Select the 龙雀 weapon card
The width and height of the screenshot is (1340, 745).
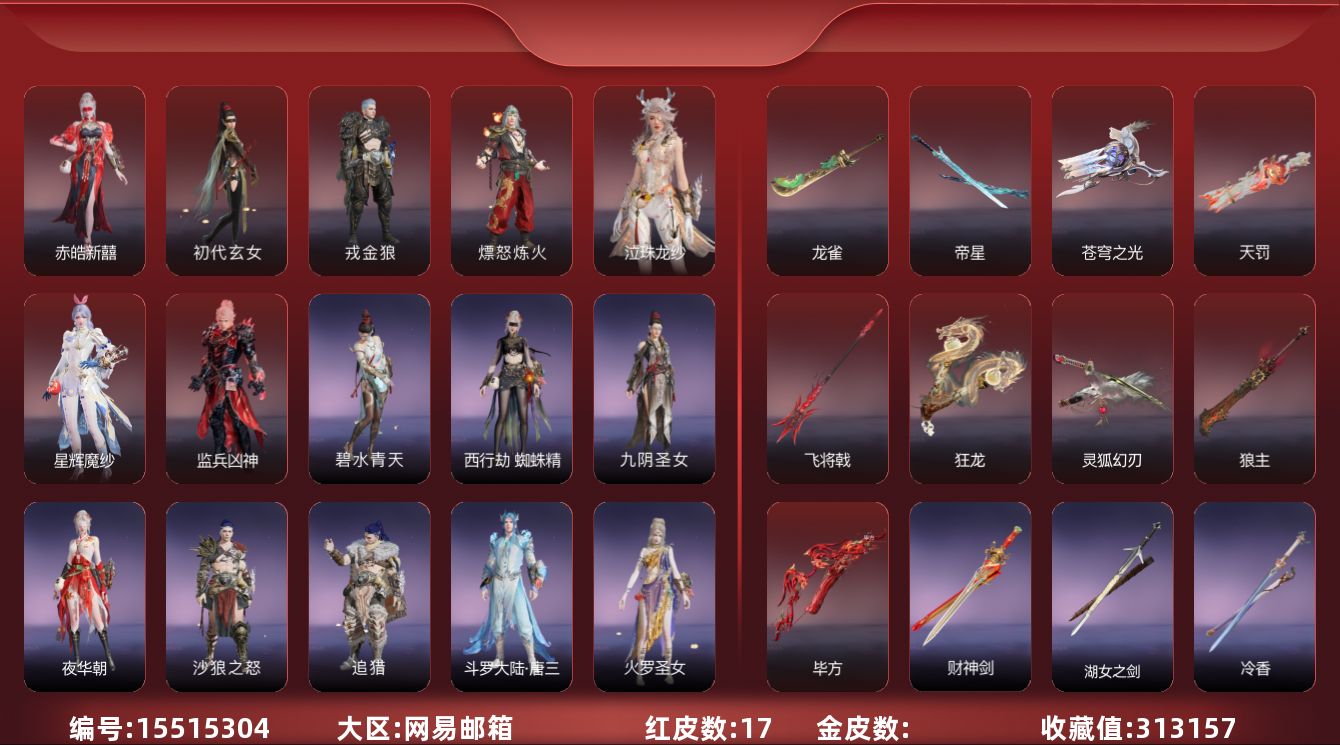click(x=827, y=180)
